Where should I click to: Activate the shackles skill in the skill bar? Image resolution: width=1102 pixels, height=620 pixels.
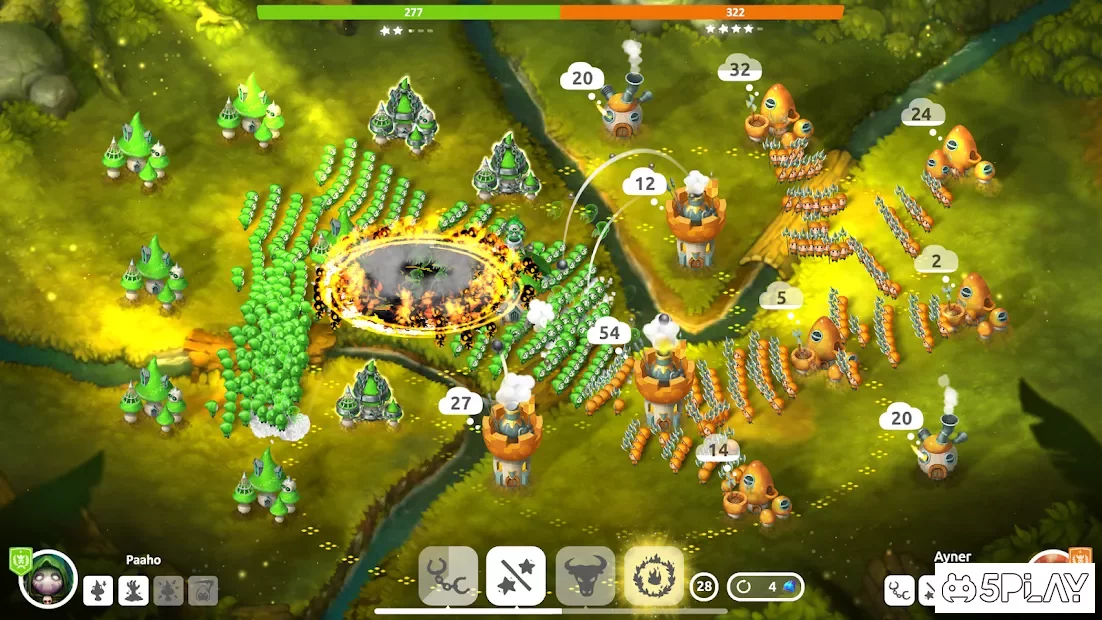click(447, 576)
